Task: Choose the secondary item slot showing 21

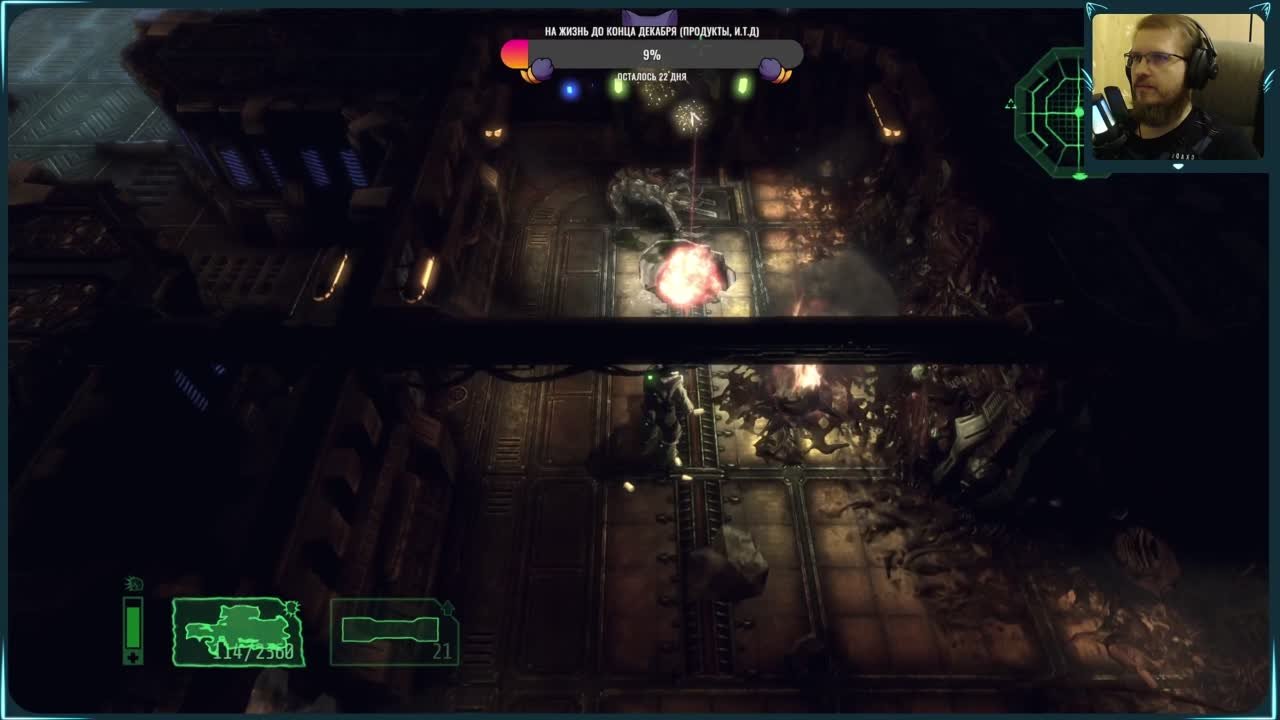Action: [393, 632]
